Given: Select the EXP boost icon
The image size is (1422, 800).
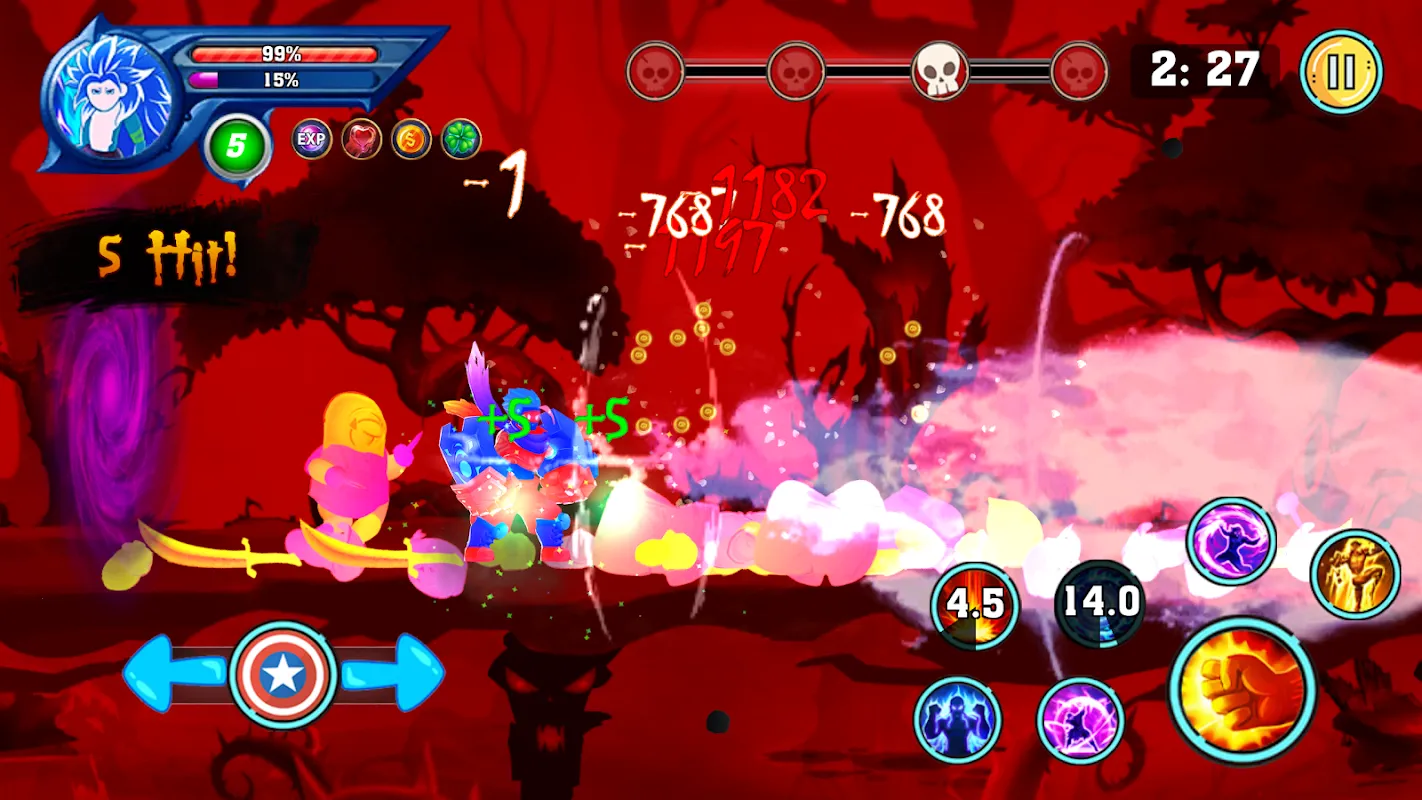Looking at the screenshot, I should click(311, 139).
